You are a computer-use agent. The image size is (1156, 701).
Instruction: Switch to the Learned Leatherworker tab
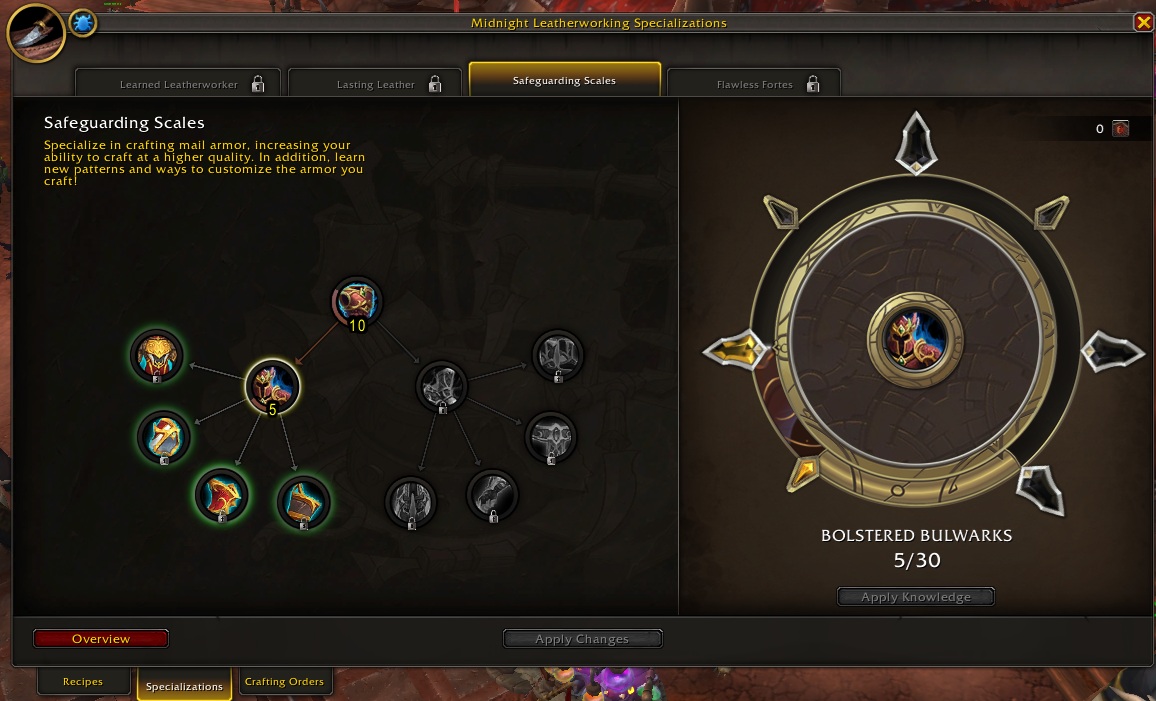point(179,84)
